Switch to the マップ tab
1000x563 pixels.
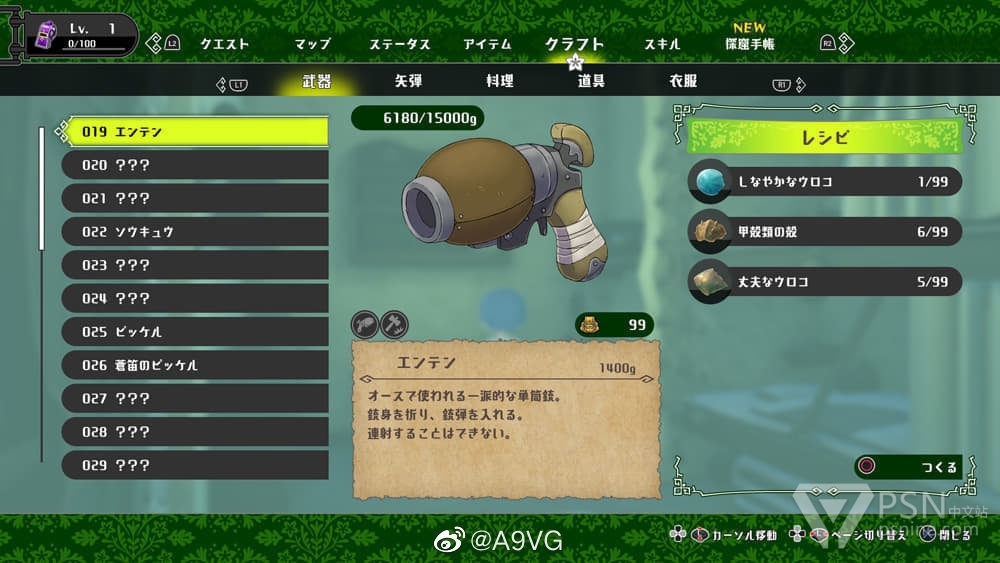(x=312, y=44)
